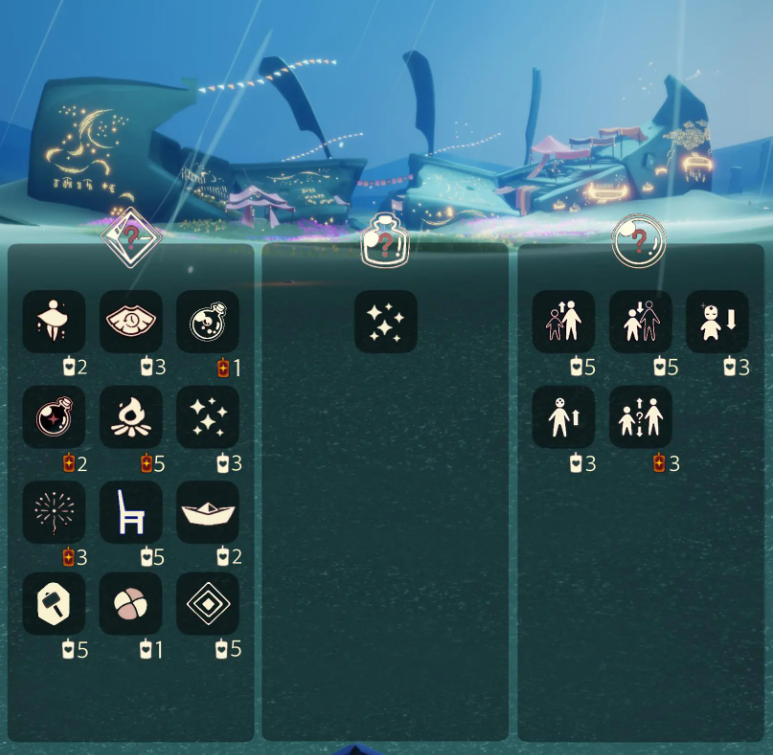This screenshot has height=755, width=773.
Task: Choose the paper boat icon
Action: click(208, 512)
